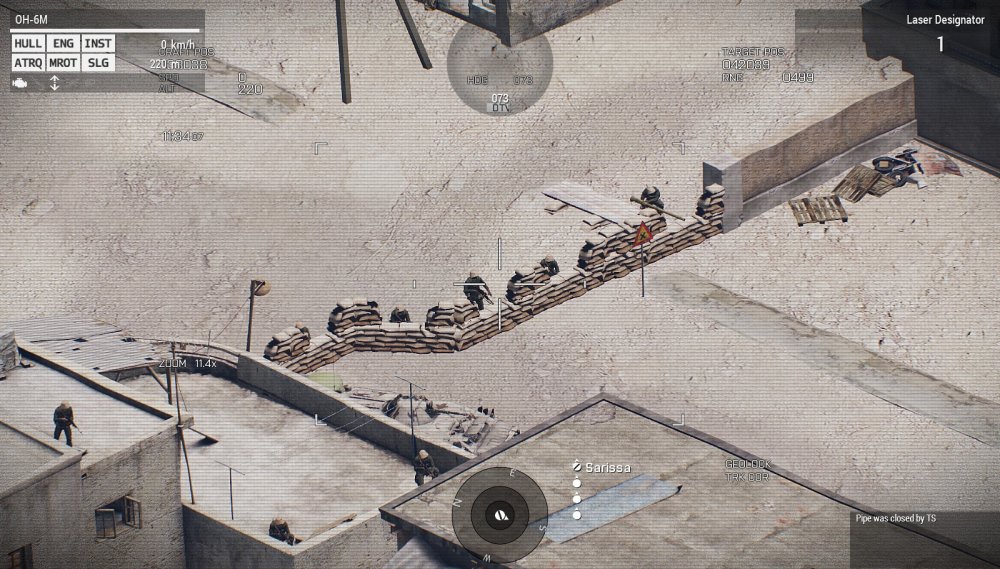The width and height of the screenshot is (1000, 569).
Task: Click the OH-6M vehicle name header
Action: [31, 20]
